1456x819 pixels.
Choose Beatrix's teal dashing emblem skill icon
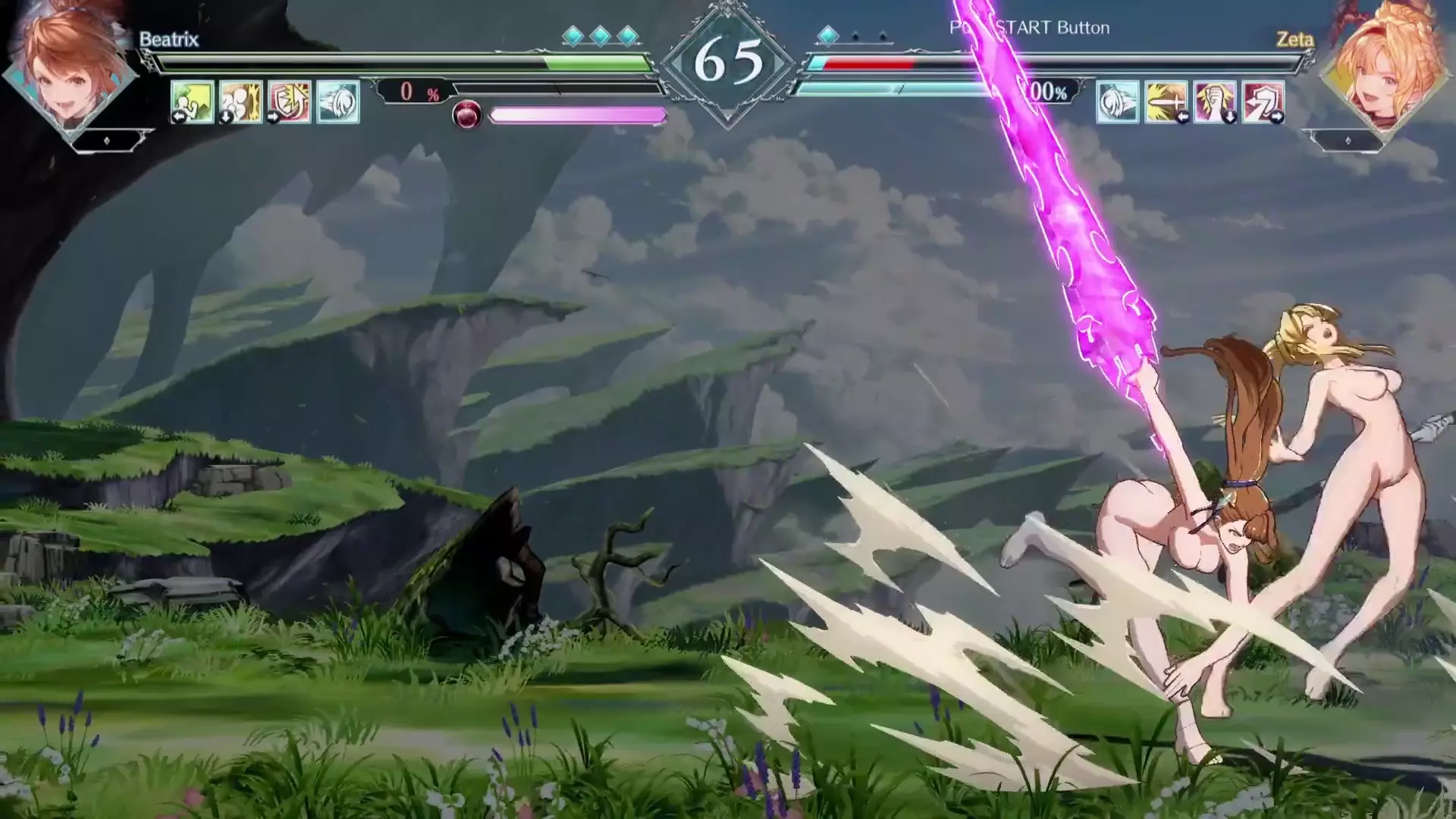click(337, 102)
